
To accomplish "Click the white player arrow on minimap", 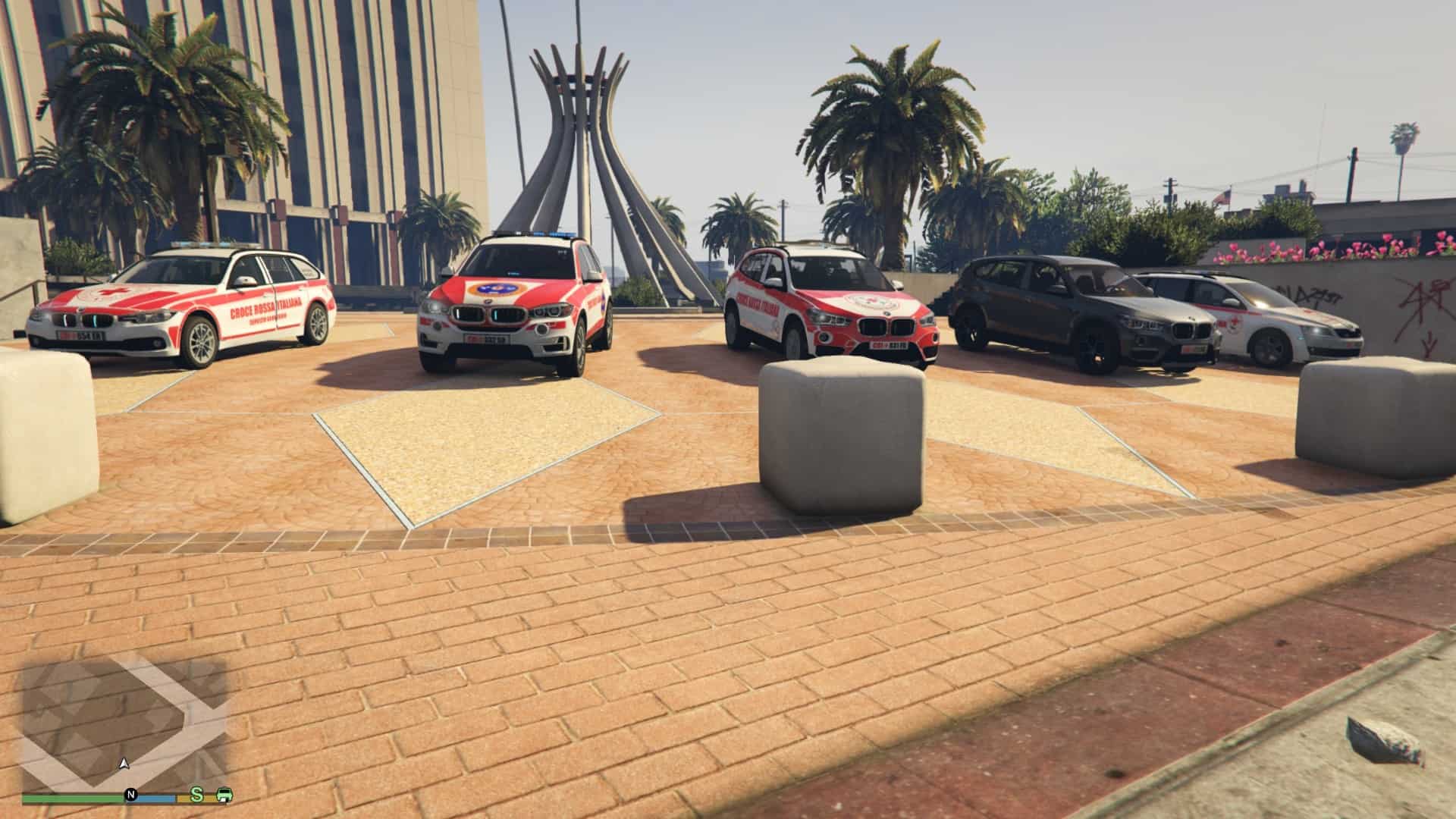I will 125,763.
